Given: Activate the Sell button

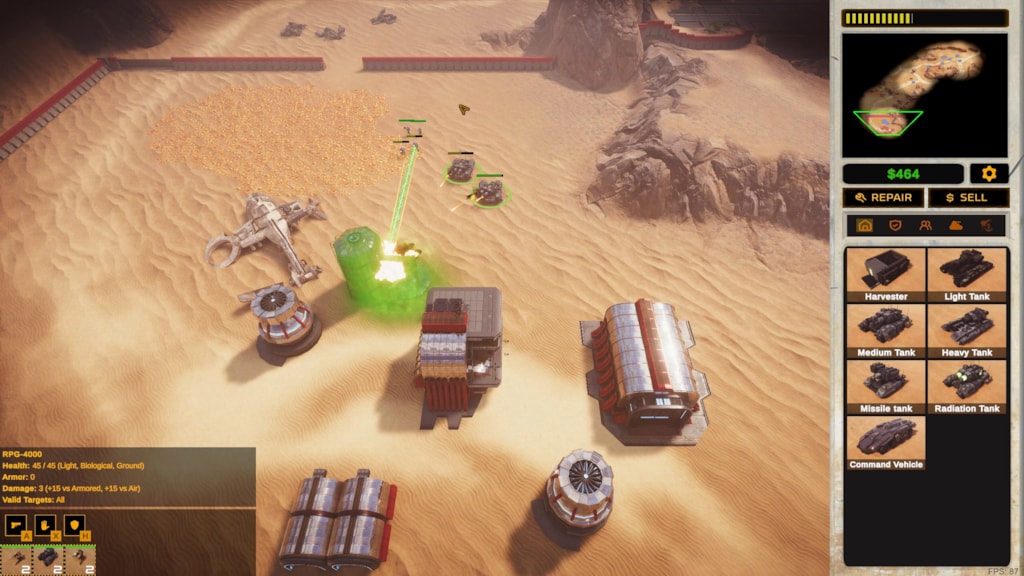Looking at the screenshot, I should point(968,198).
